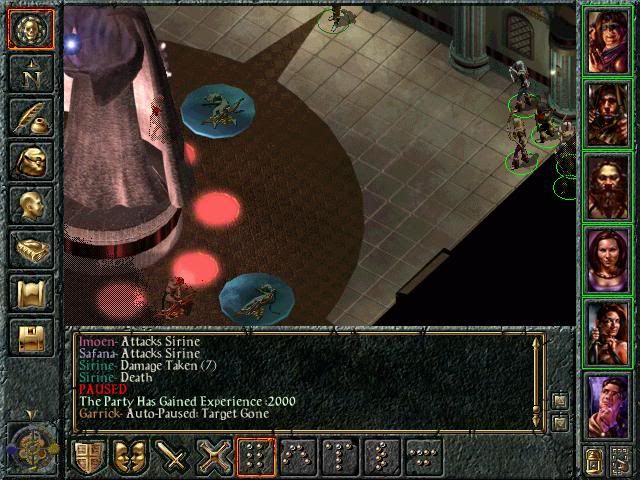This screenshot has height=480, width=640.
Task: Toggle party AI button beside Select All
Action: pyautogui.click(x=620, y=460)
